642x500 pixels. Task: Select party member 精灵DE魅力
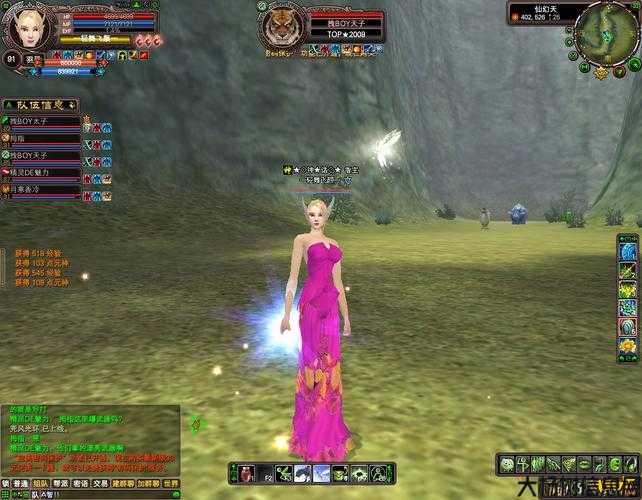(40, 172)
